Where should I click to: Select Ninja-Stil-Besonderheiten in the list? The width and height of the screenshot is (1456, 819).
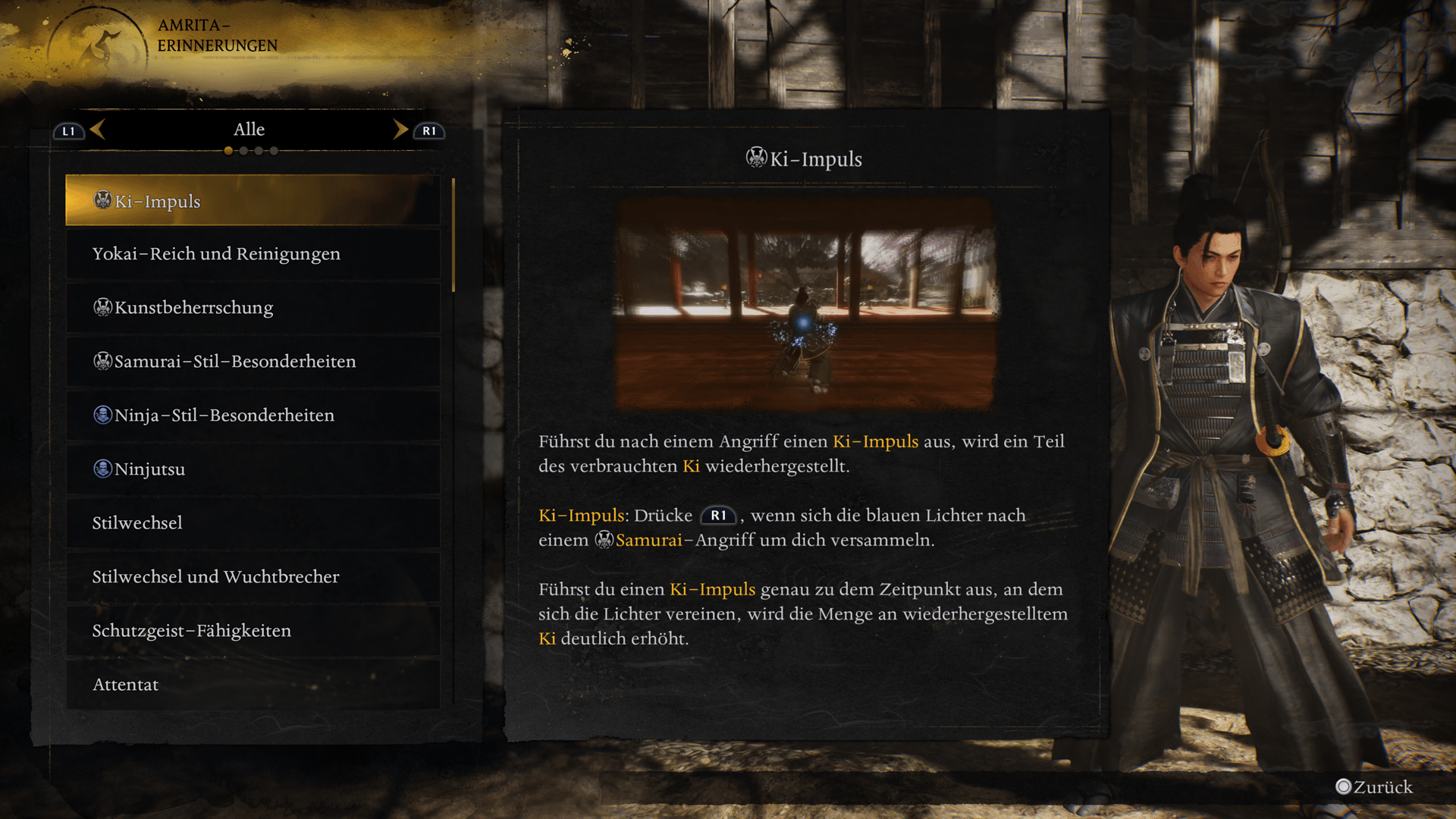(253, 416)
